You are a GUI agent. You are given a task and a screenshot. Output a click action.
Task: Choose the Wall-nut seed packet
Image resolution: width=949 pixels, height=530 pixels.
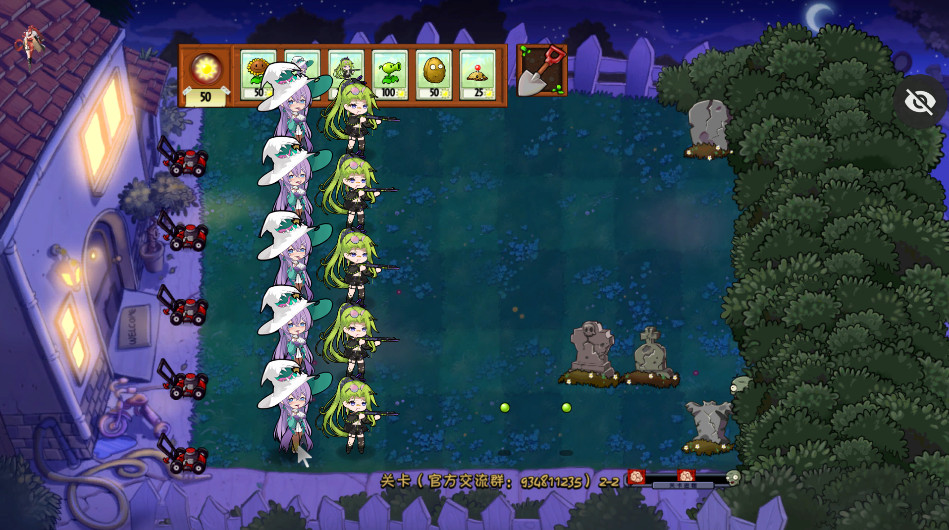tap(434, 76)
